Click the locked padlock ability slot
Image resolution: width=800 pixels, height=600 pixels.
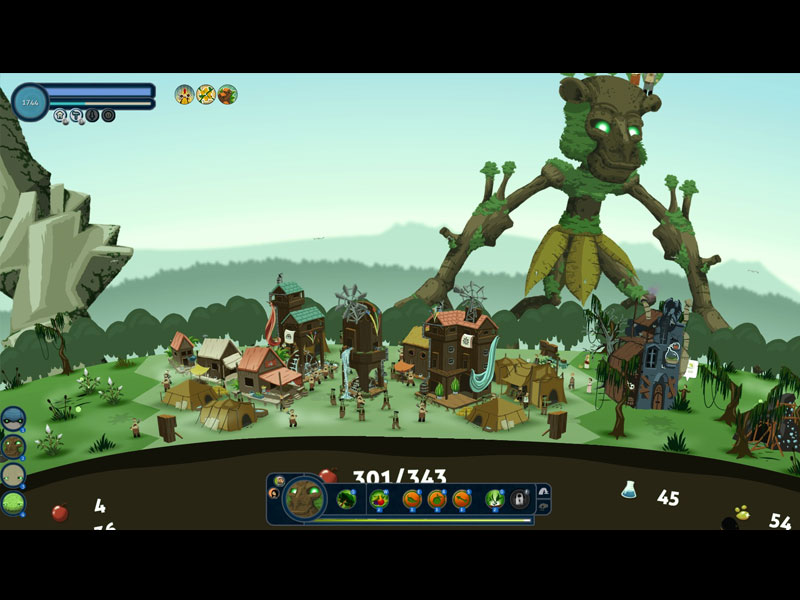click(x=520, y=498)
